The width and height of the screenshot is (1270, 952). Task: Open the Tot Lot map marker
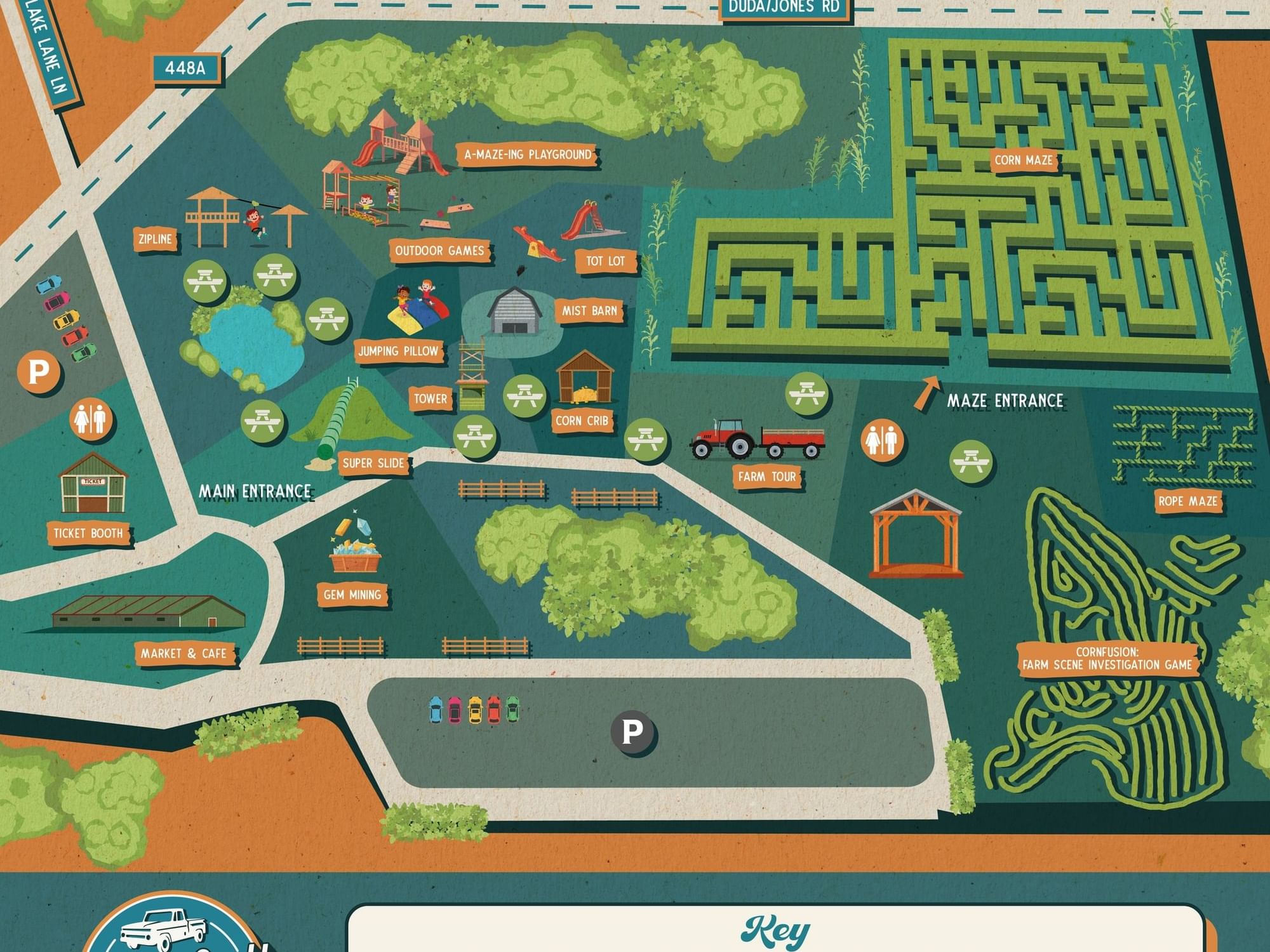point(605,261)
